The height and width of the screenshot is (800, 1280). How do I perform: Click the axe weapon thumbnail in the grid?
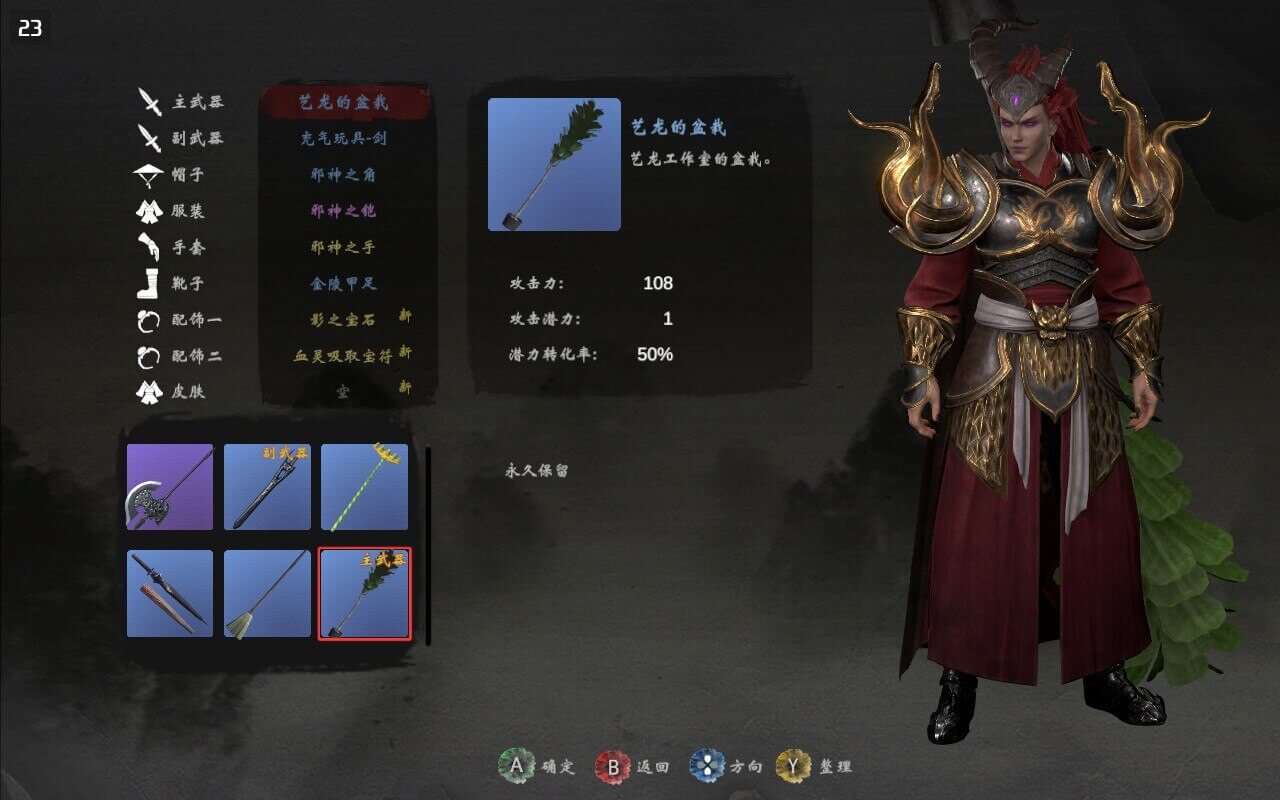click(x=168, y=487)
